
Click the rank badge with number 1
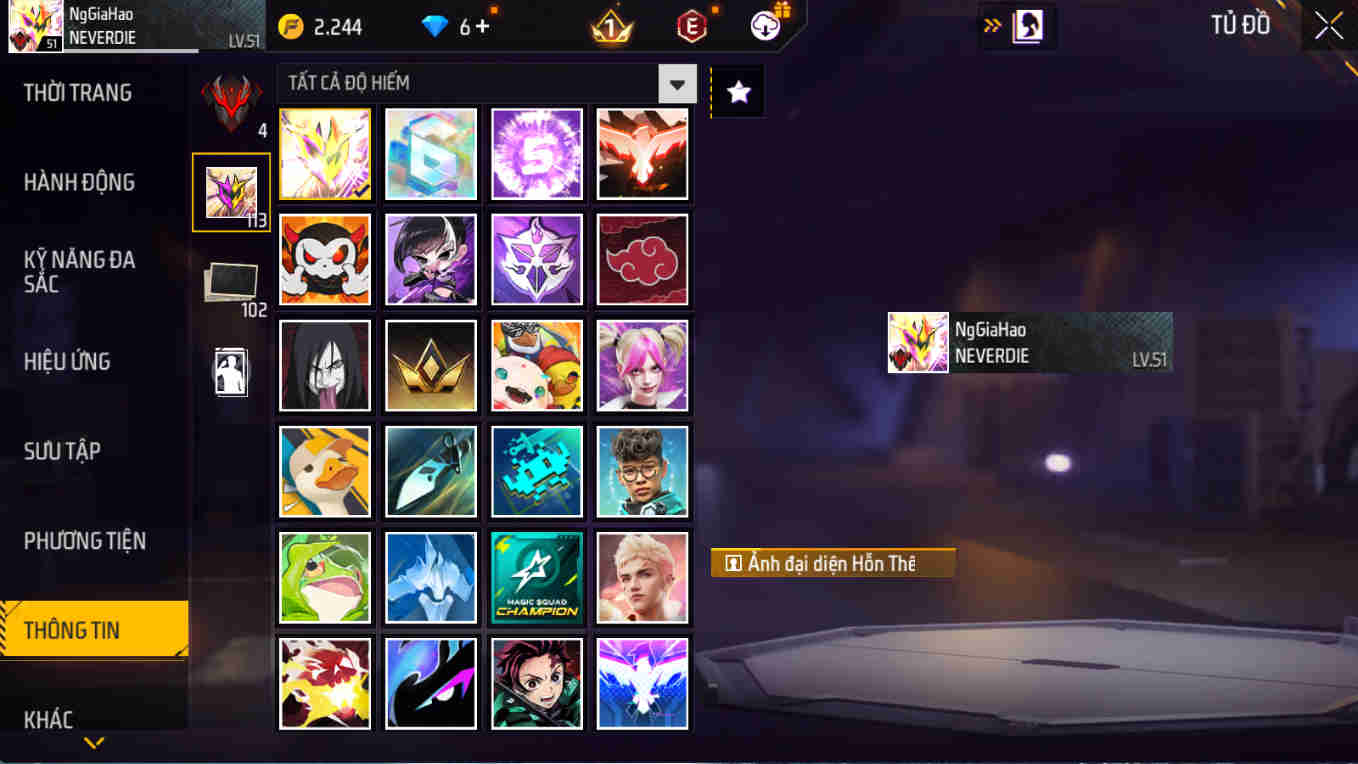610,27
